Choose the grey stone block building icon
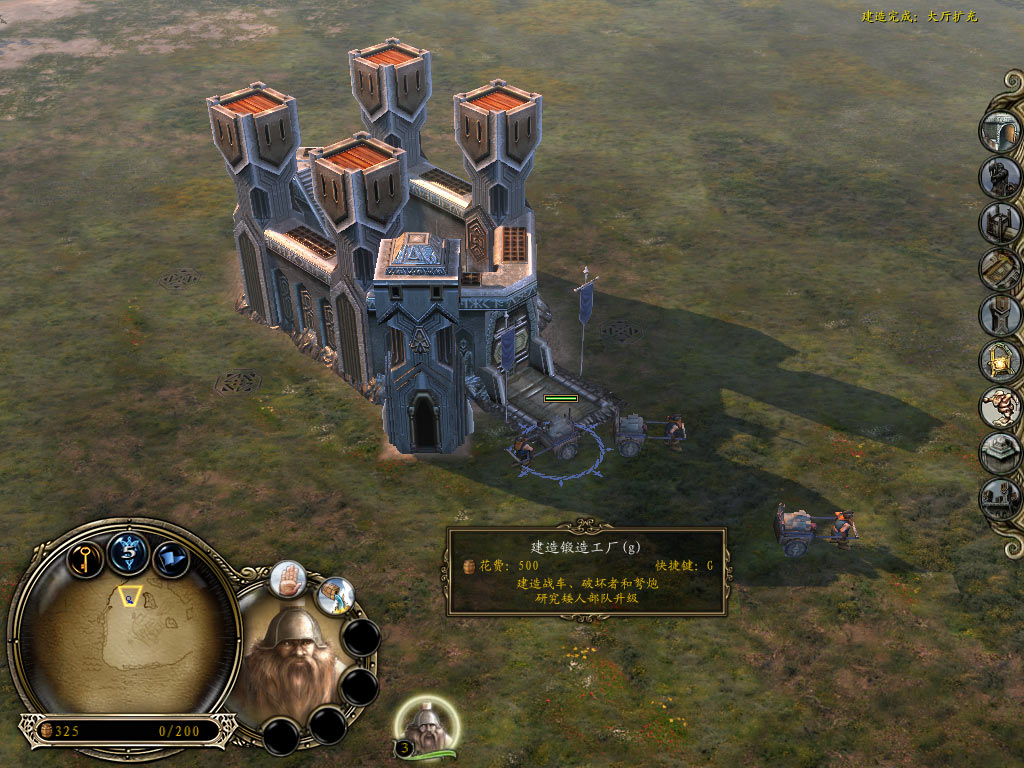This screenshot has height=768, width=1024. click(999, 453)
